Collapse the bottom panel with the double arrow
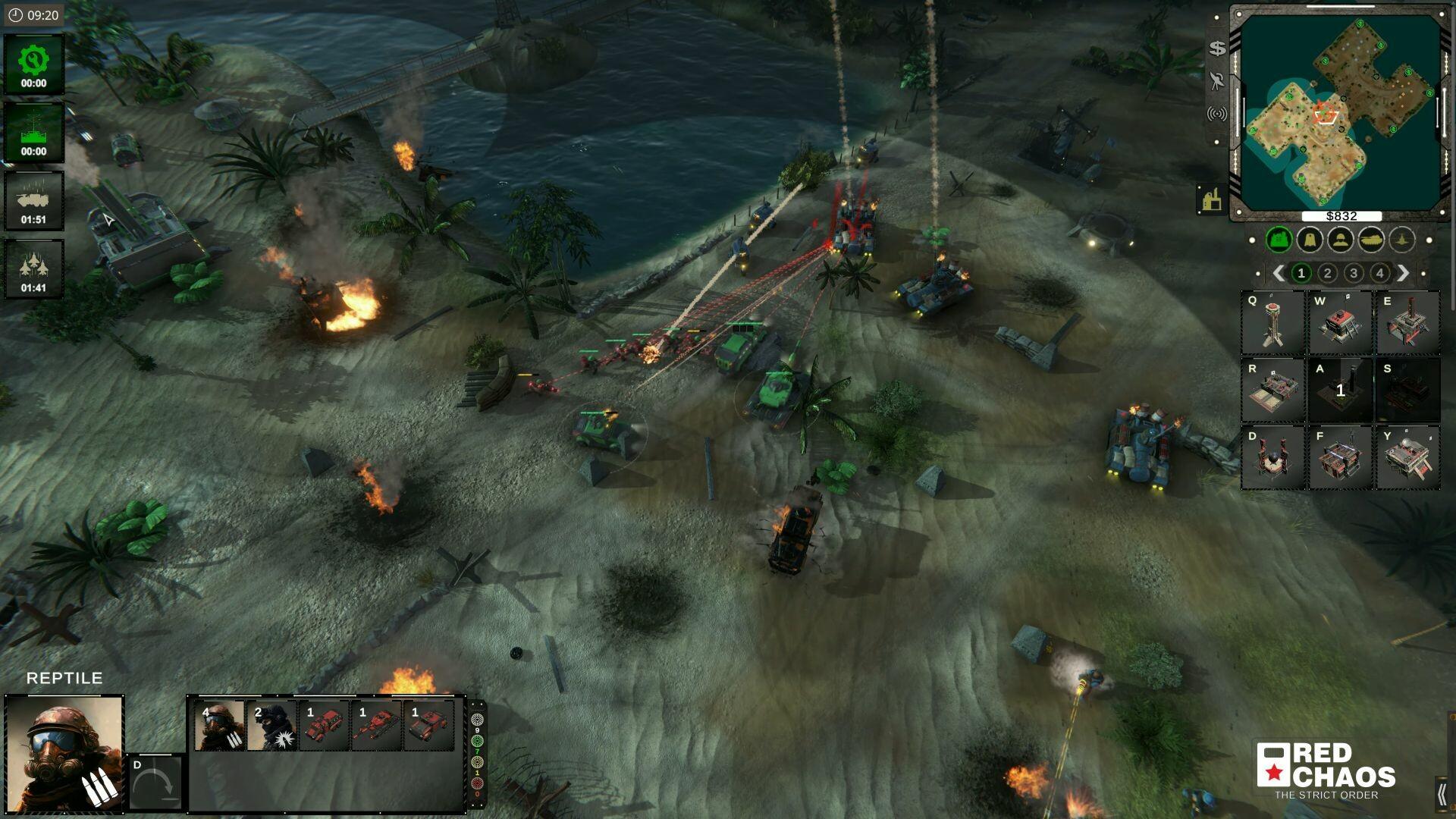Viewport: 1456px width, 819px height. pos(1443,792)
